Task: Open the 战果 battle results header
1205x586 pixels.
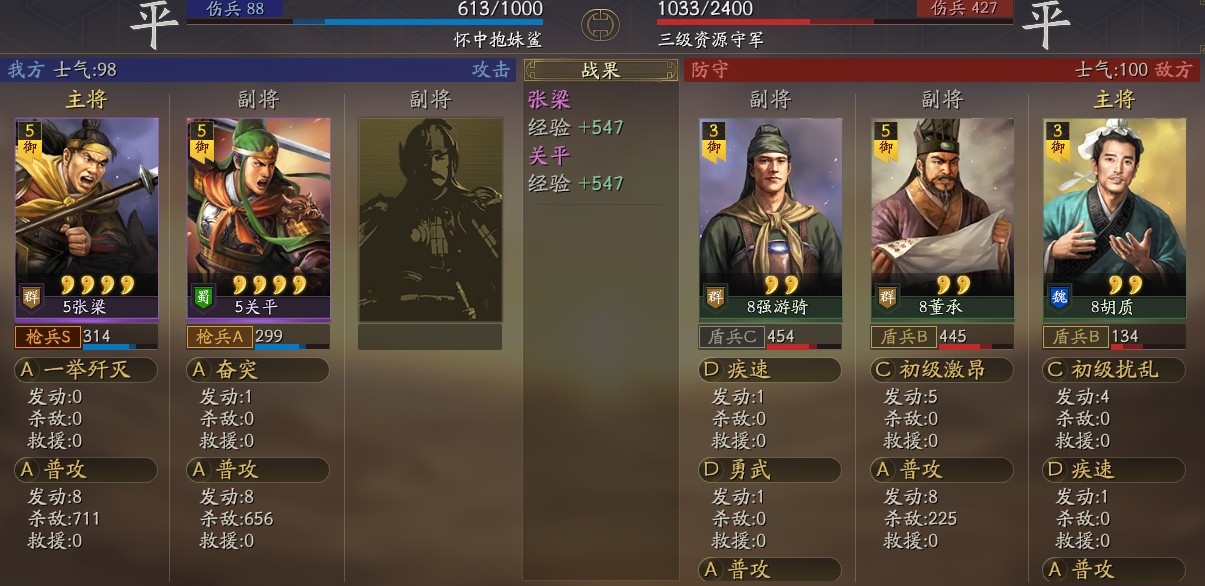Action: tap(601, 71)
